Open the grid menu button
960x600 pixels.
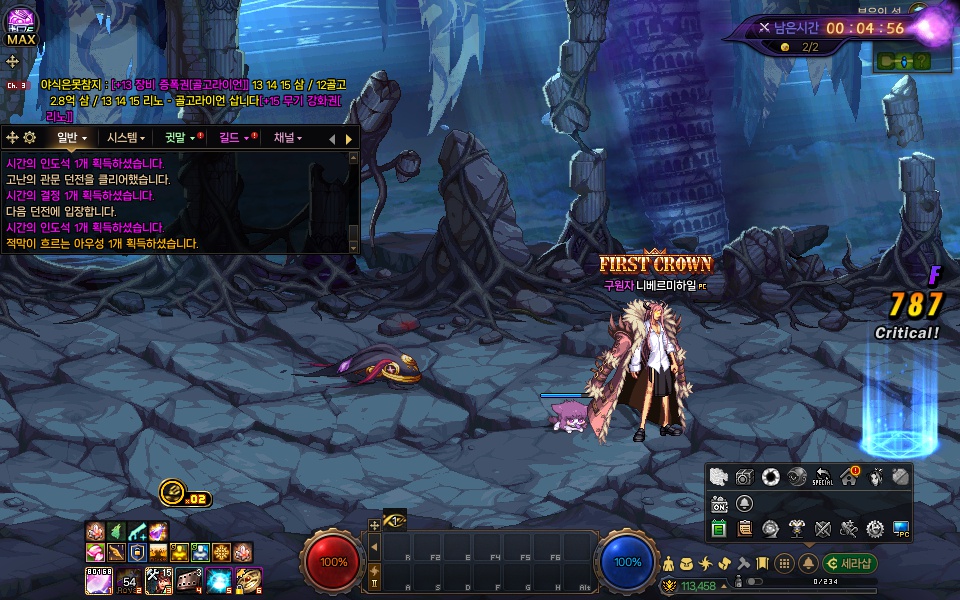tap(786, 563)
